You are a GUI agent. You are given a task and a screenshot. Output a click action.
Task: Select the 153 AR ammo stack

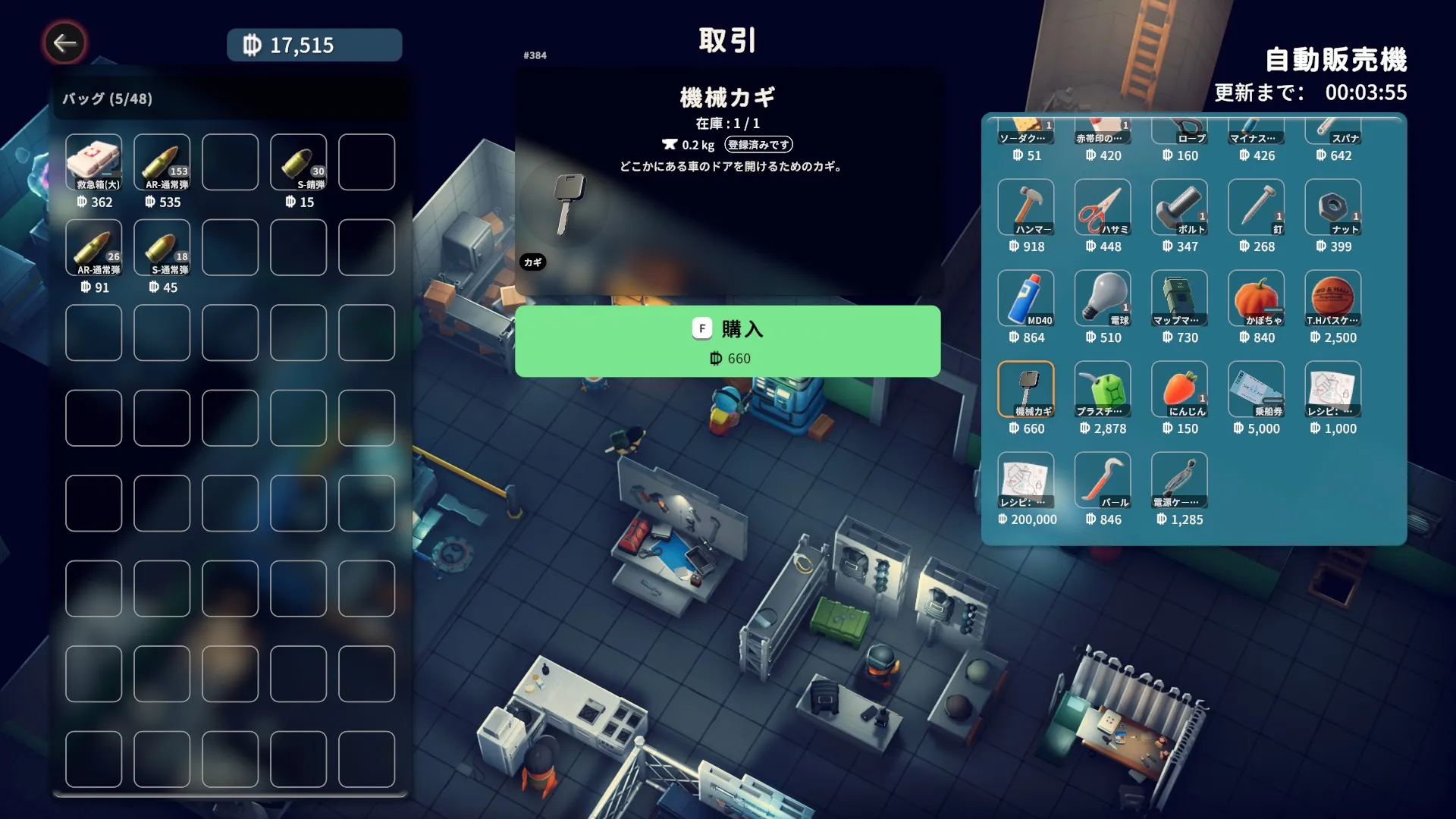[x=162, y=162]
